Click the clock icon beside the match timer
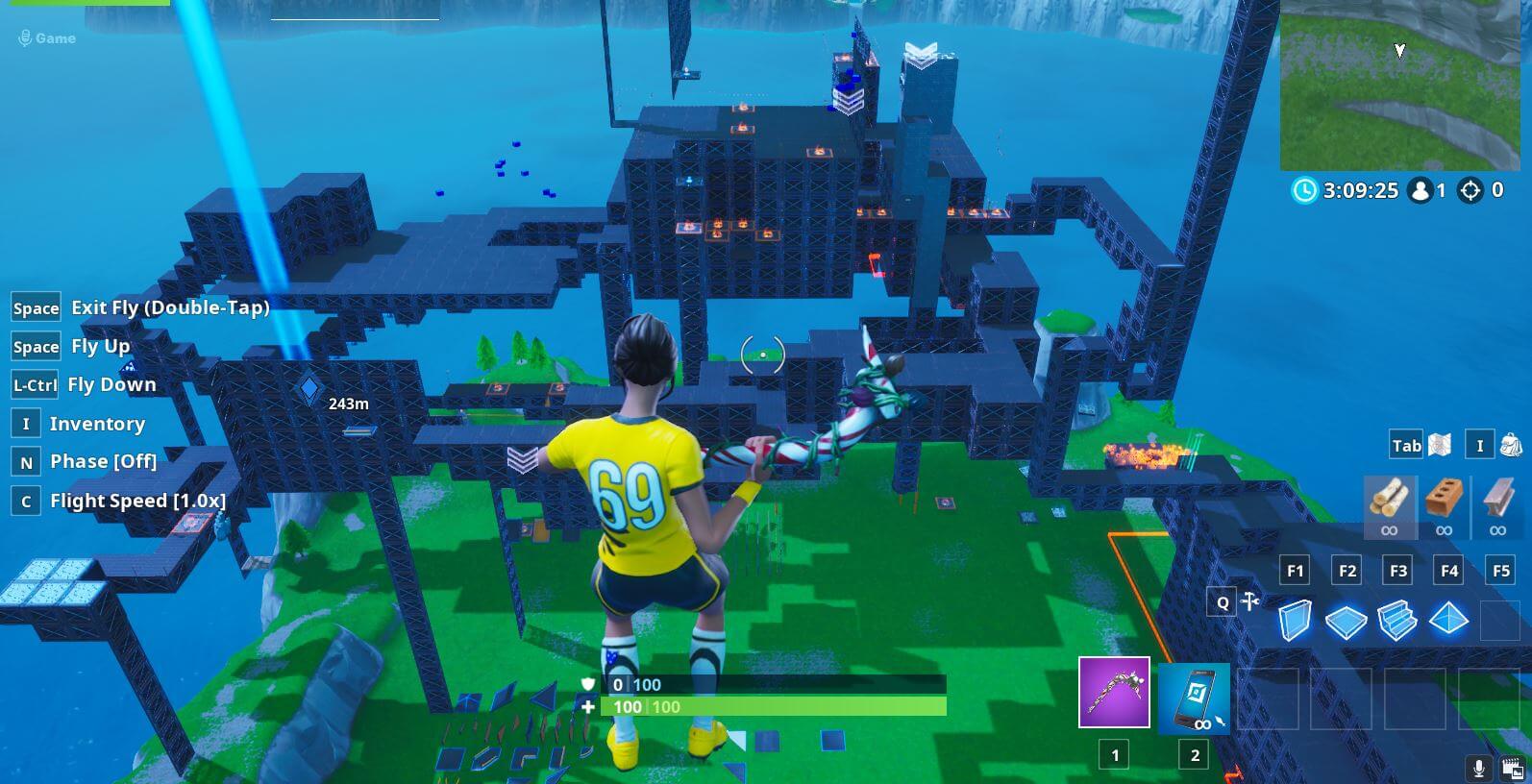Viewport: 1532px width, 784px height. point(1304,191)
